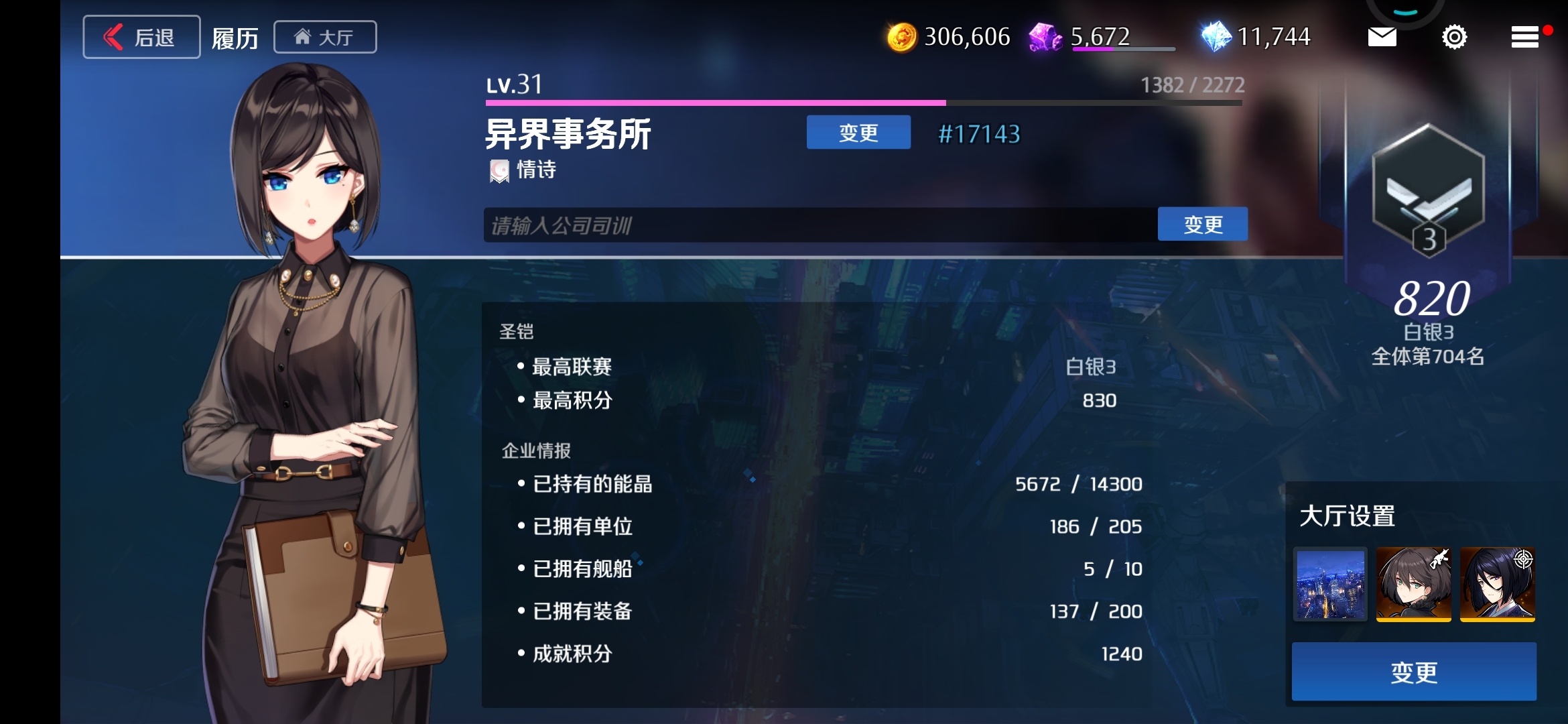Image resolution: width=1568 pixels, height=724 pixels.
Task: Open the mail inbox icon
Action: [1383, 38]
